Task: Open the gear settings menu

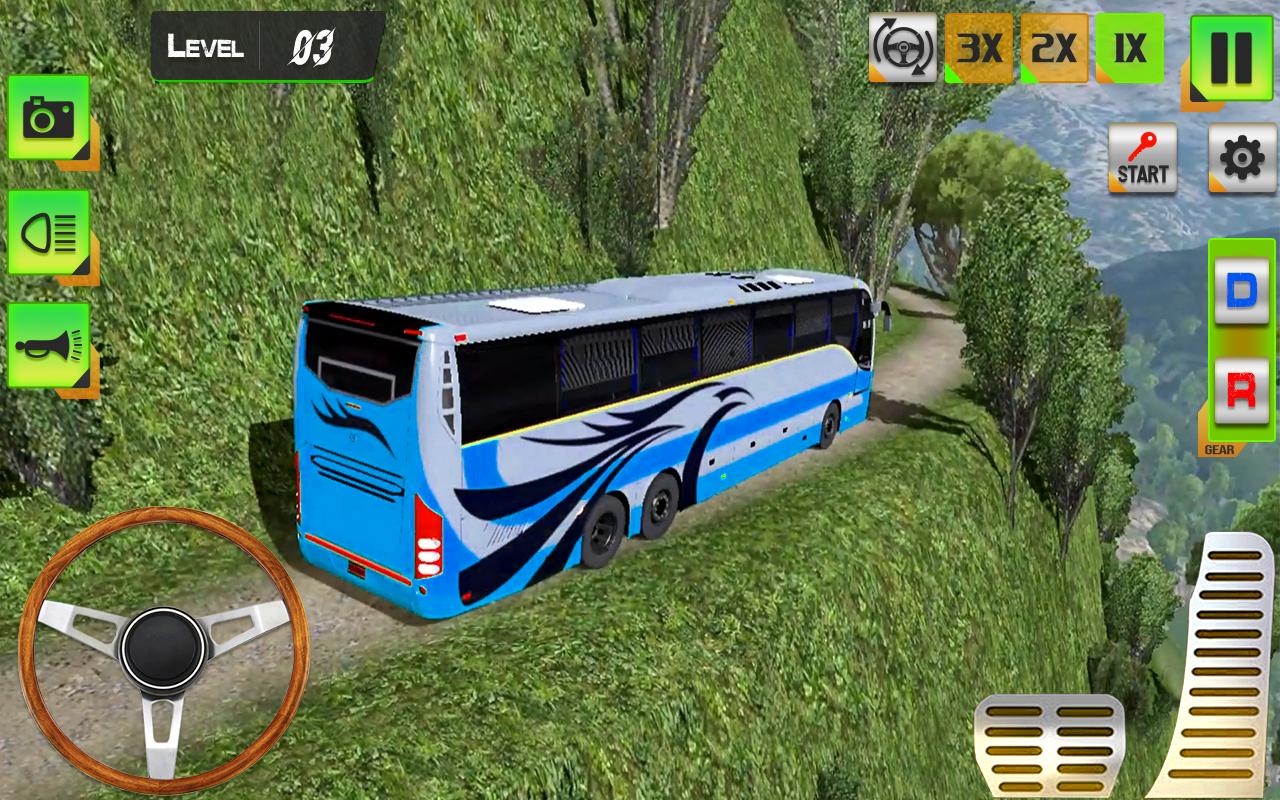Action: [1242, 158]
